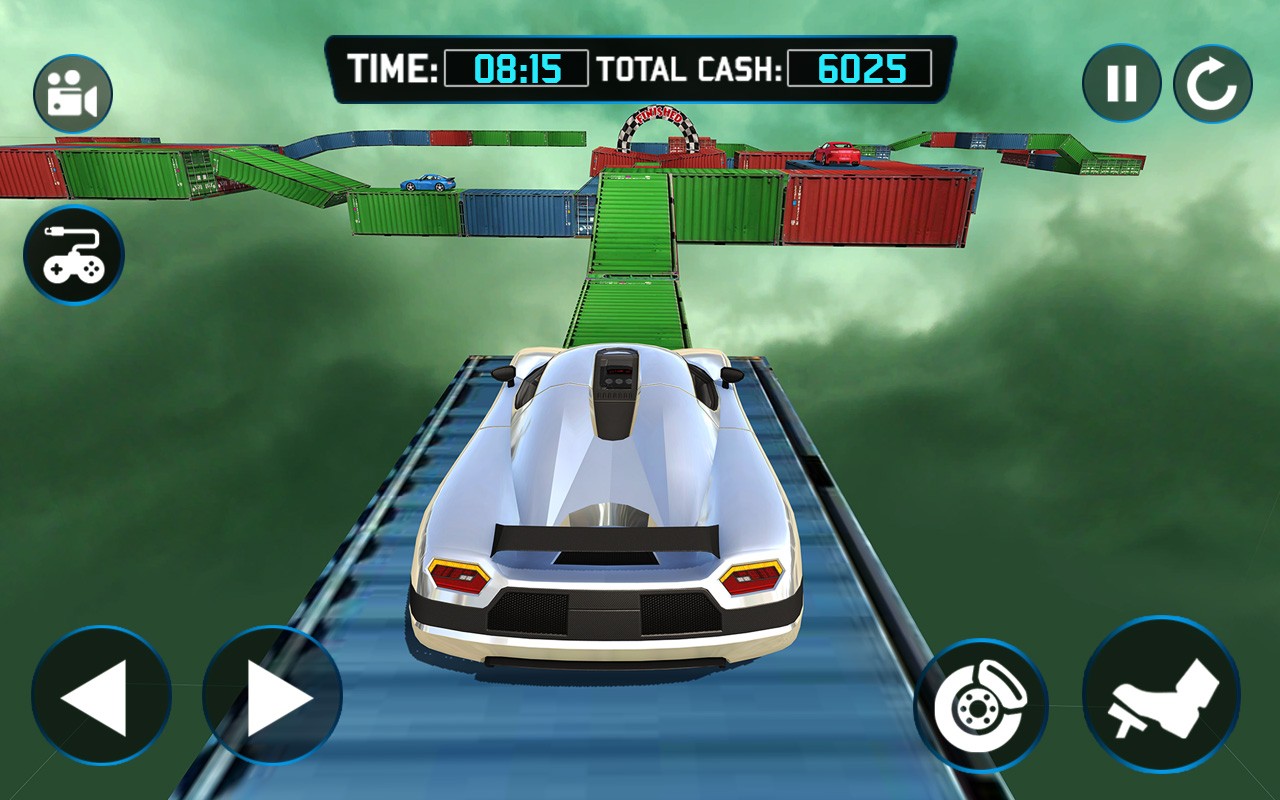
Task: Tap the accelerator pedal
Action: (x=1161, y=695)
